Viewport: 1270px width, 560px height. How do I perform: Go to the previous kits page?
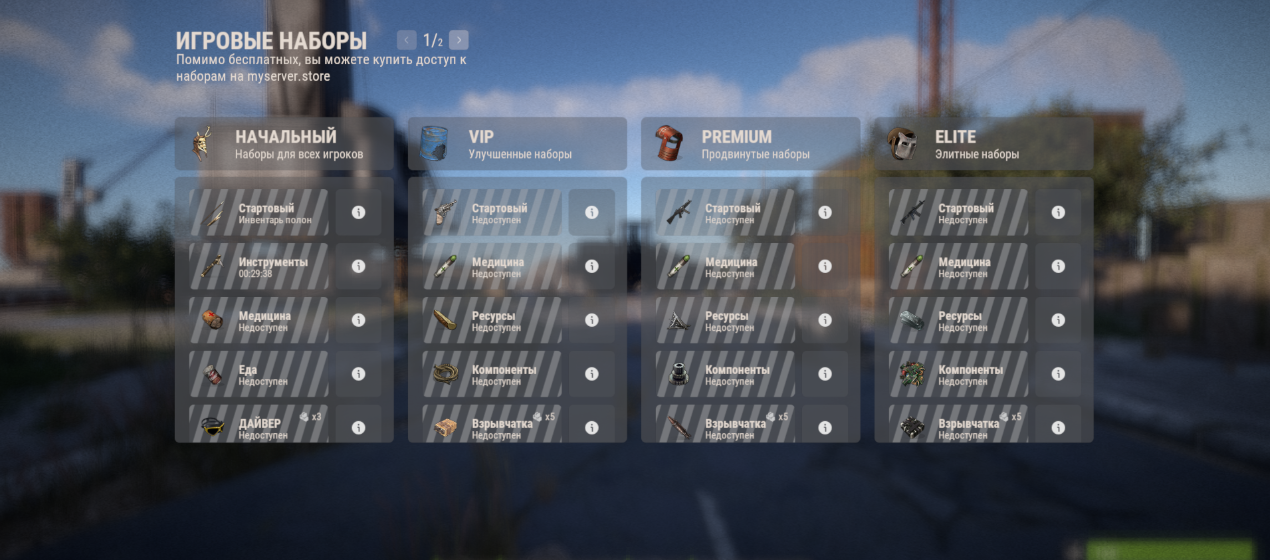tap(406, 40)
